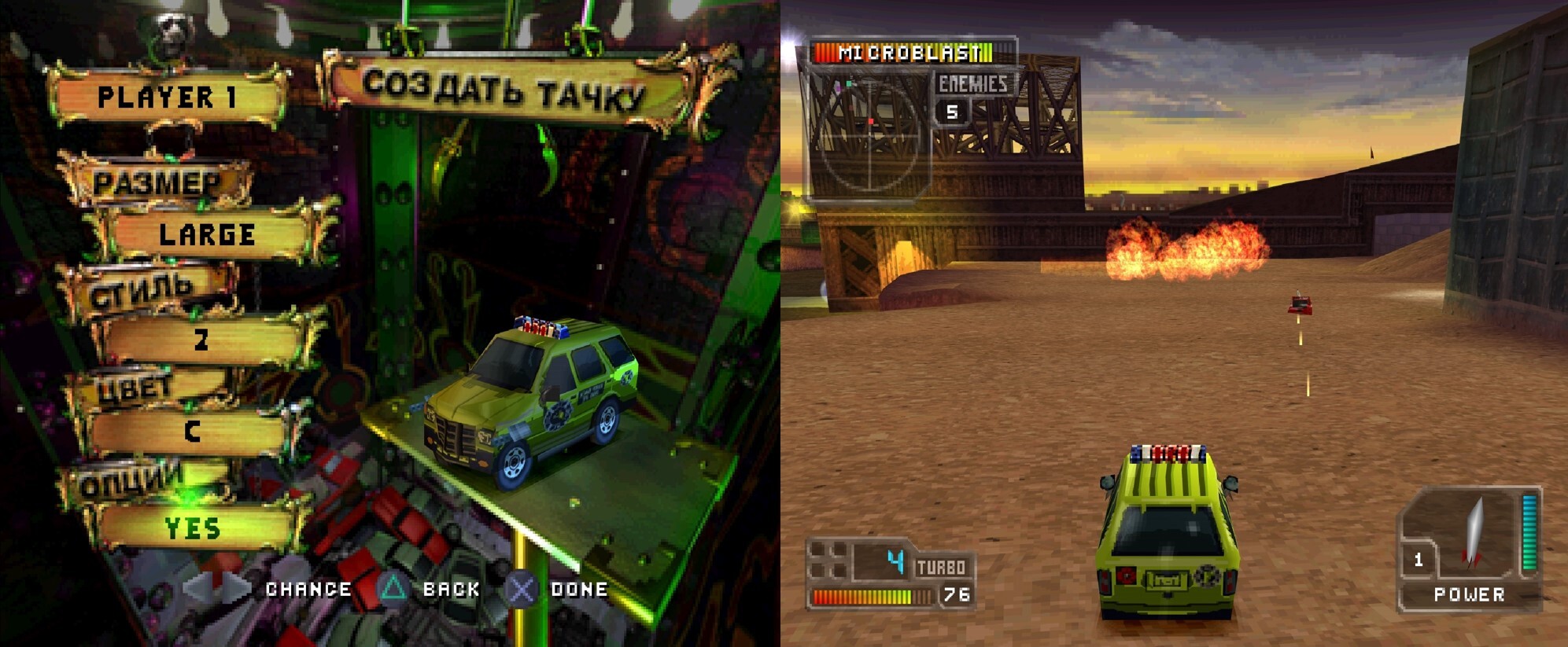Toggle the YES options setting
Image resolution: width=1568 pixels, height=647 pixels.
(x=192, y=528)
